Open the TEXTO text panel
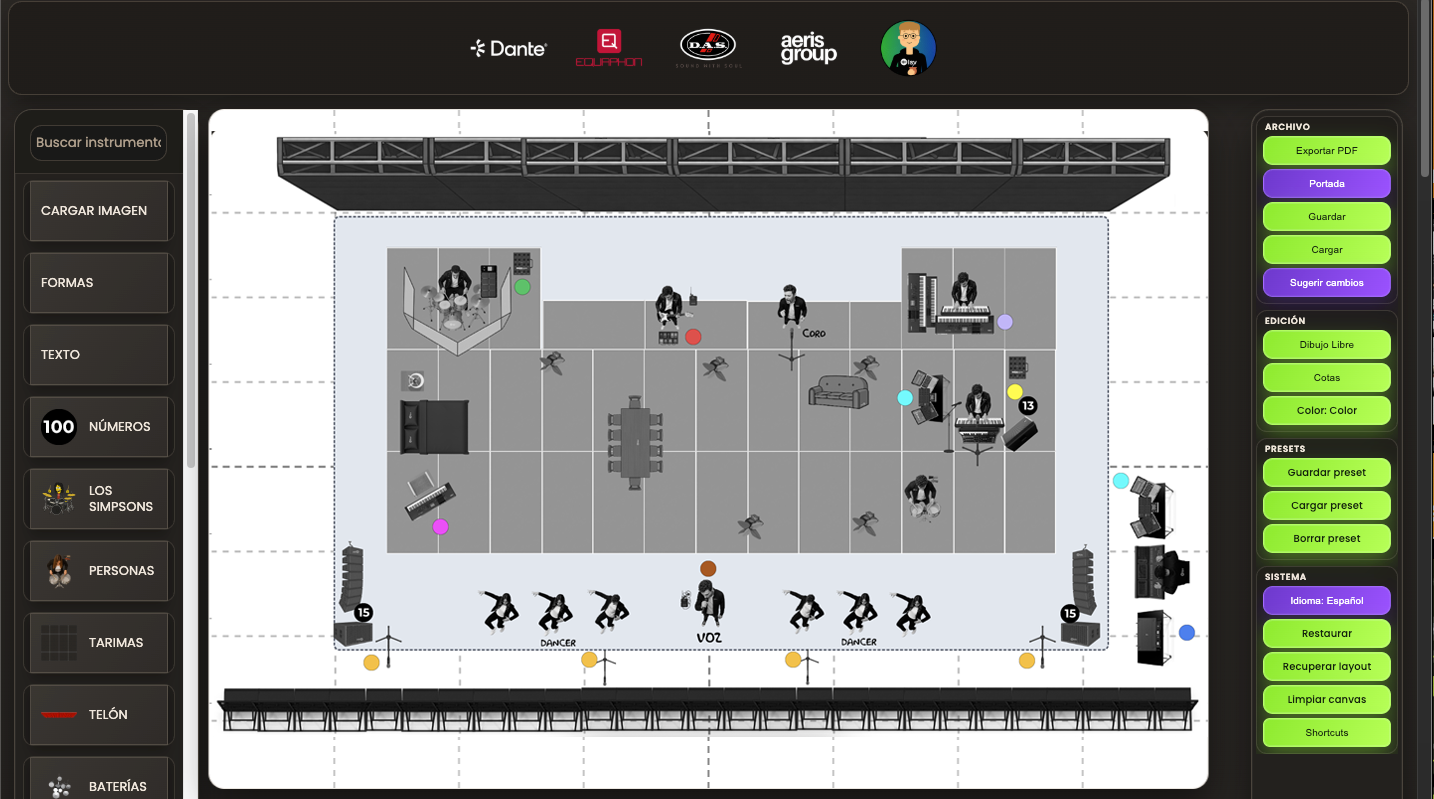 97,354
